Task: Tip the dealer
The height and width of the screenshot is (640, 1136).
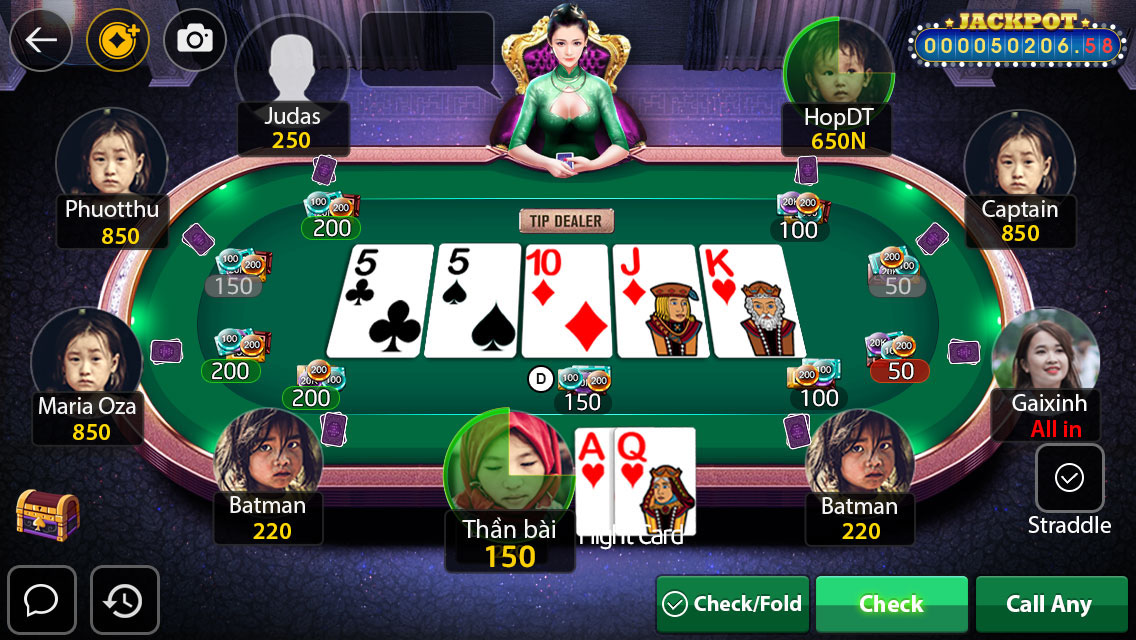Action: tap(566, 220)
